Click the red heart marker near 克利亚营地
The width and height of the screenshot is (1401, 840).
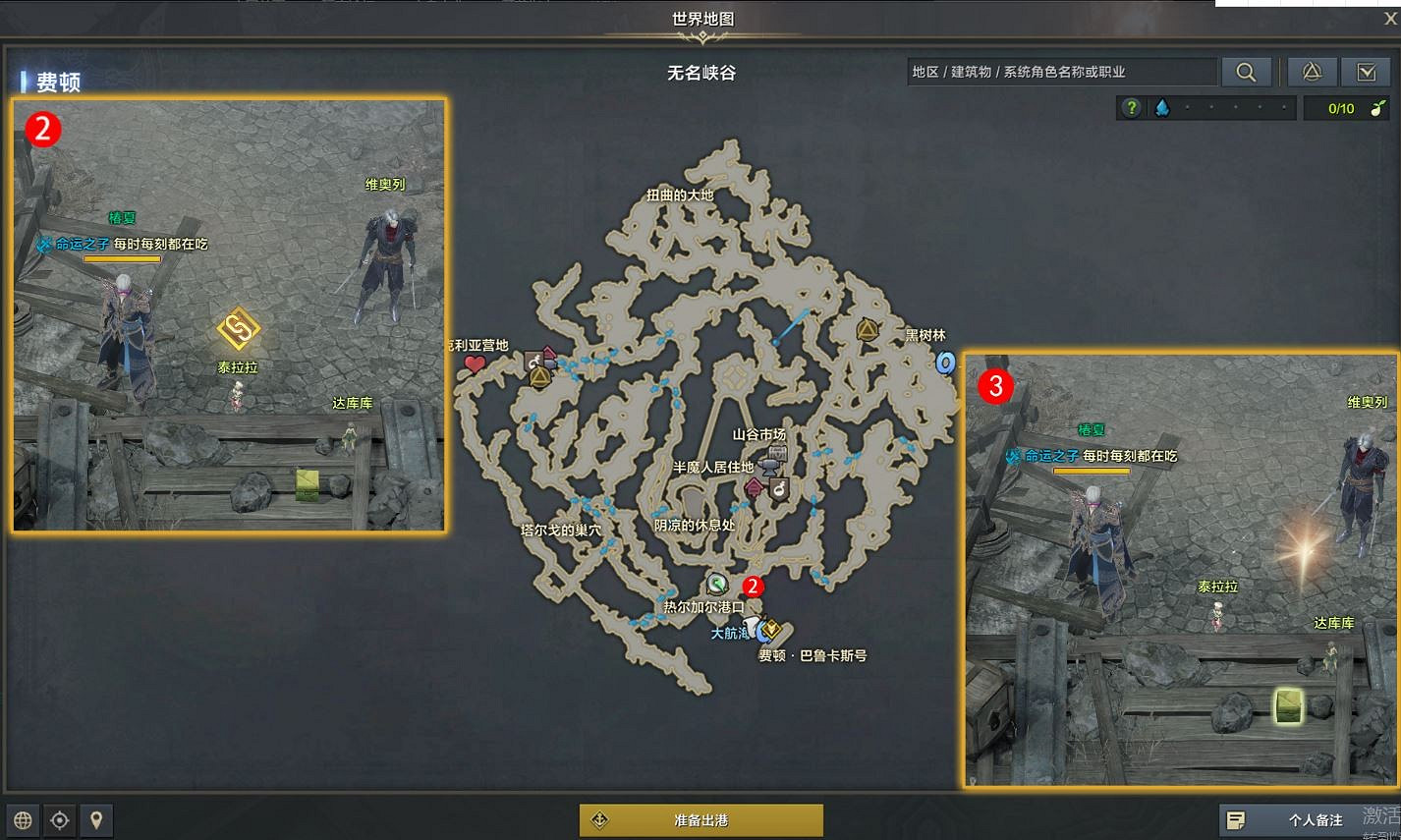tap(474, 363)
